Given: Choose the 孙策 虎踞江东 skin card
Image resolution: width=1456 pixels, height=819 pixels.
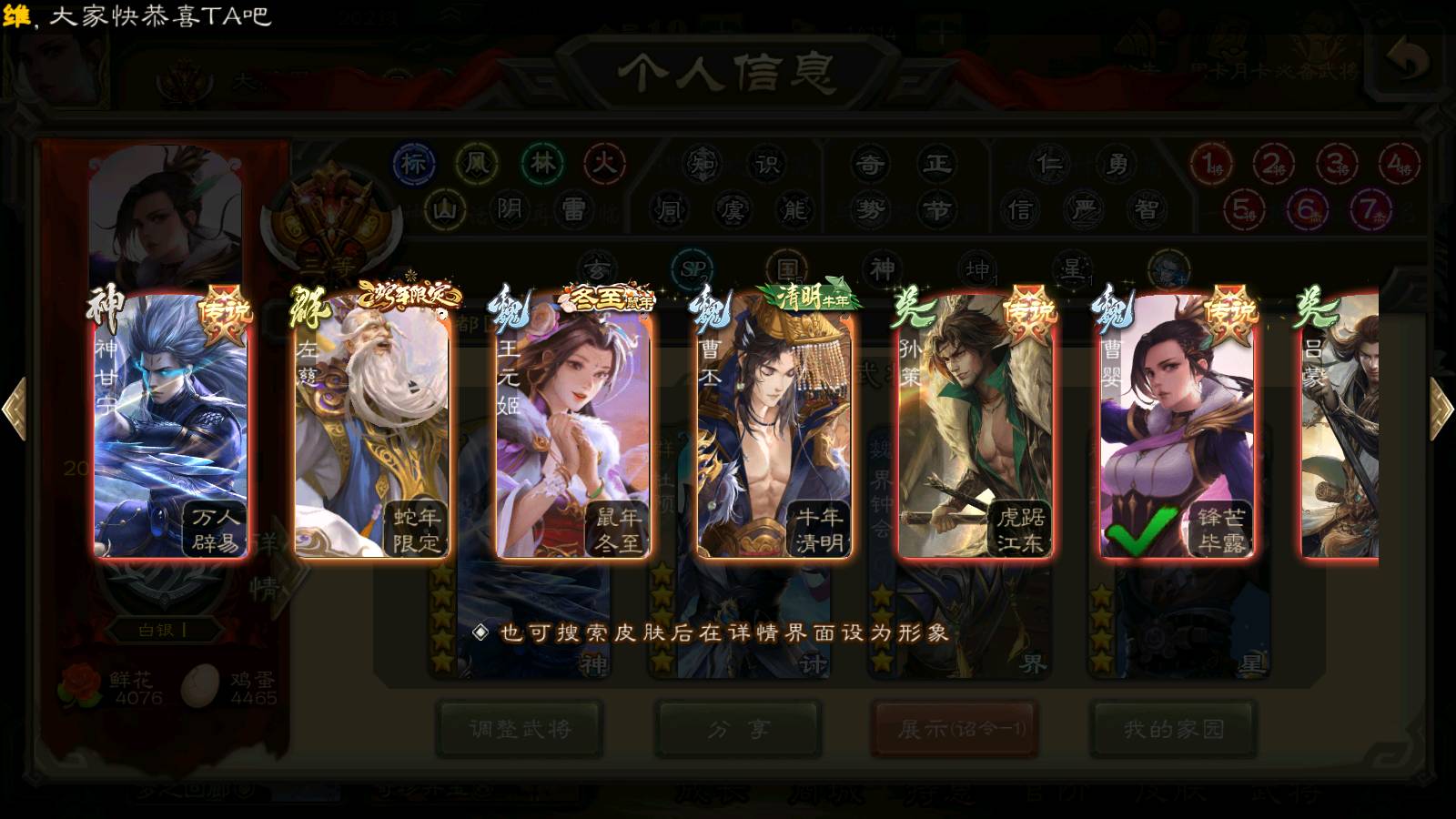Looking at the screenshot, I should (976, 423).
